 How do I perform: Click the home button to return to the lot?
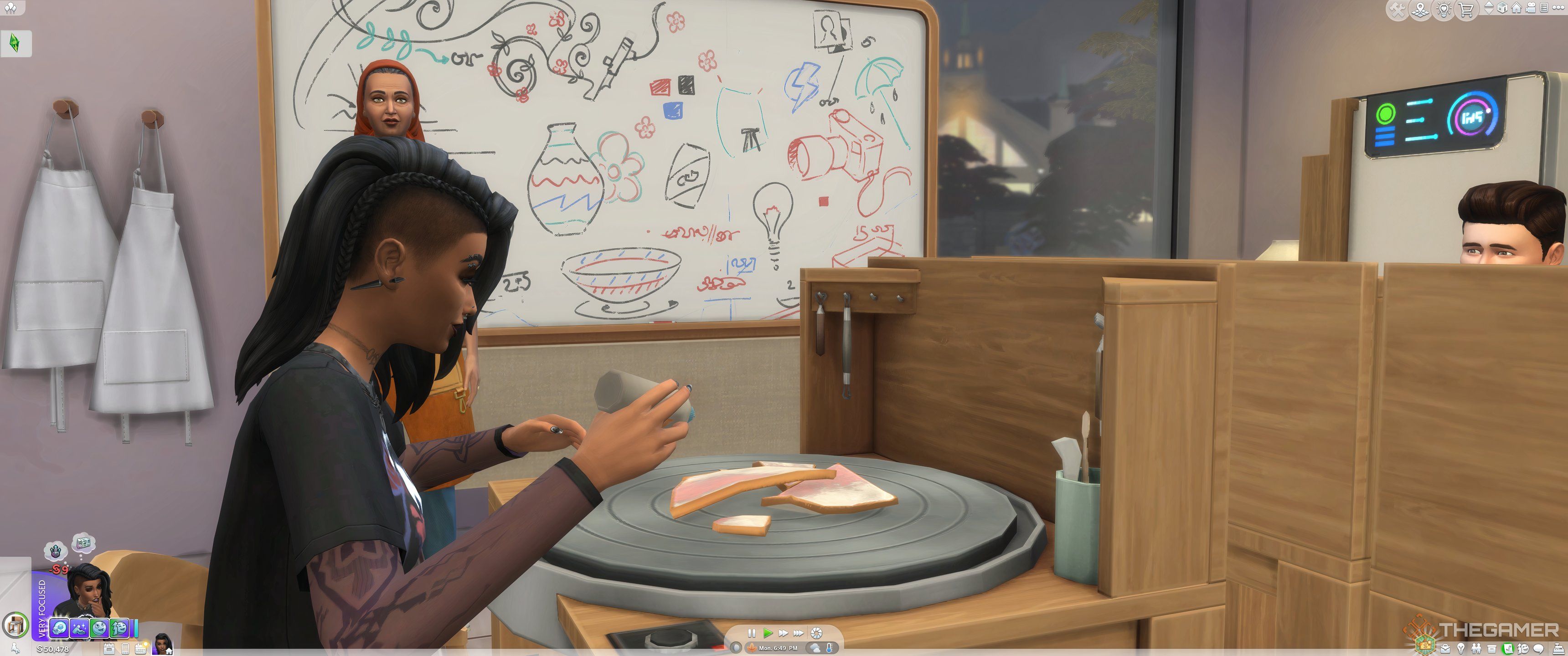click(x=1516, y=9)
